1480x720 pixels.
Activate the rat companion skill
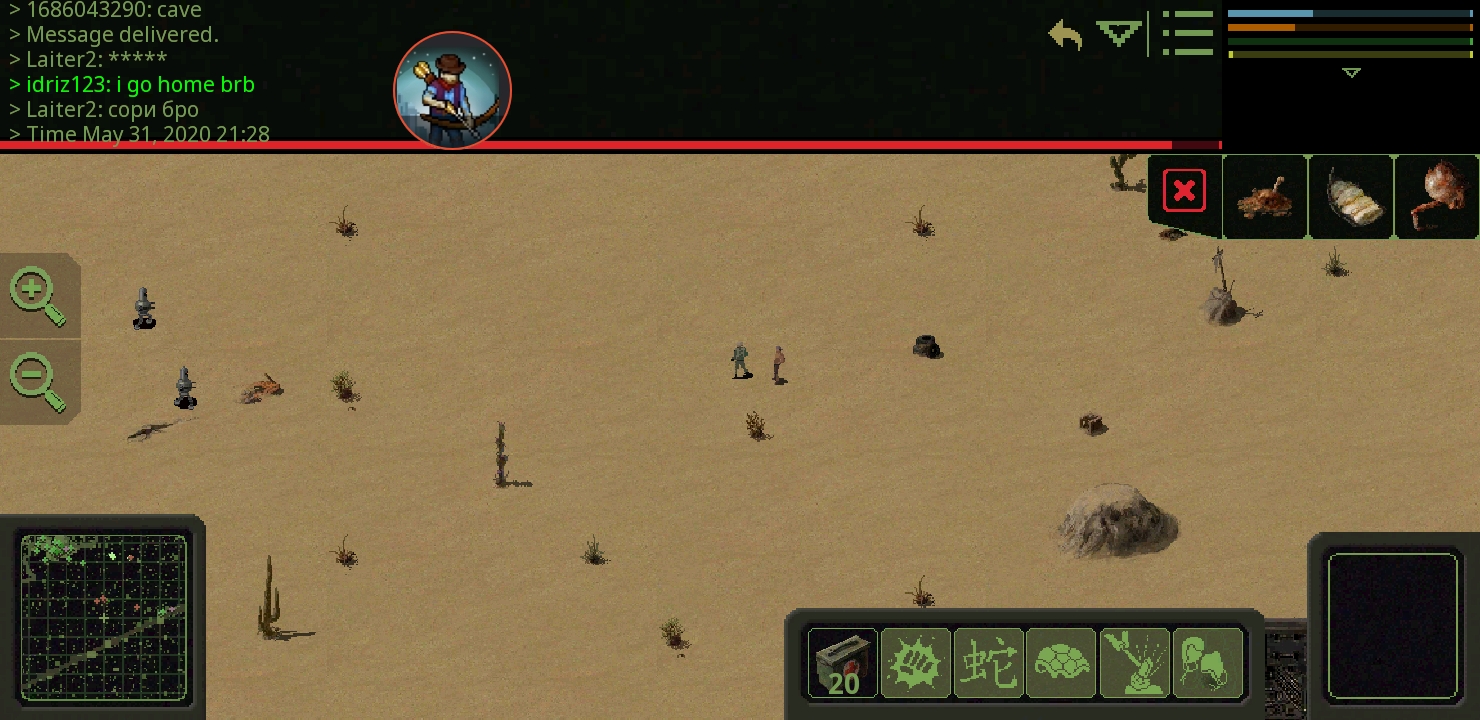1208,663
